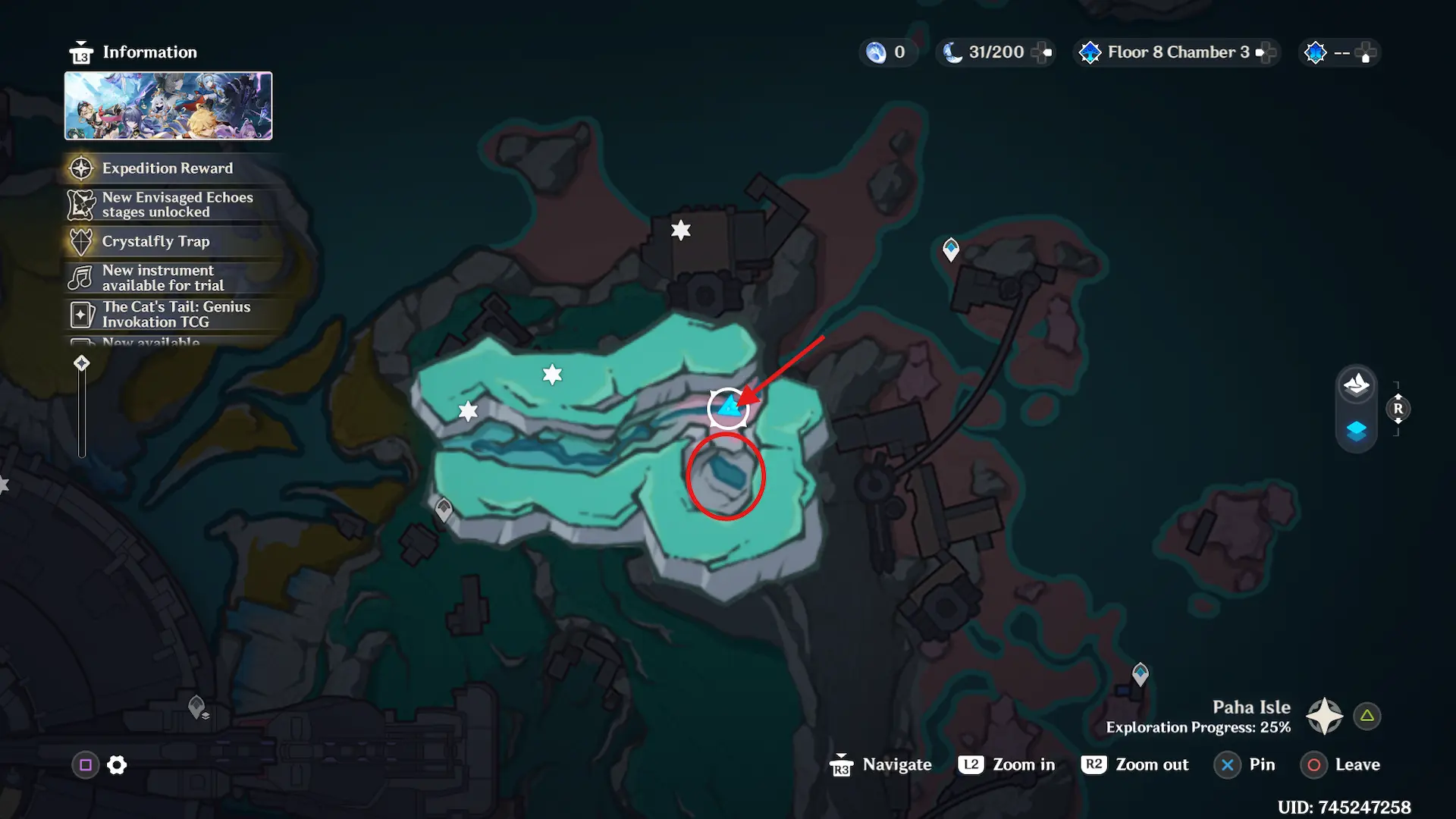Click the upper layer boat-shaped button

pyautogui.click(x=1356, y=385)
